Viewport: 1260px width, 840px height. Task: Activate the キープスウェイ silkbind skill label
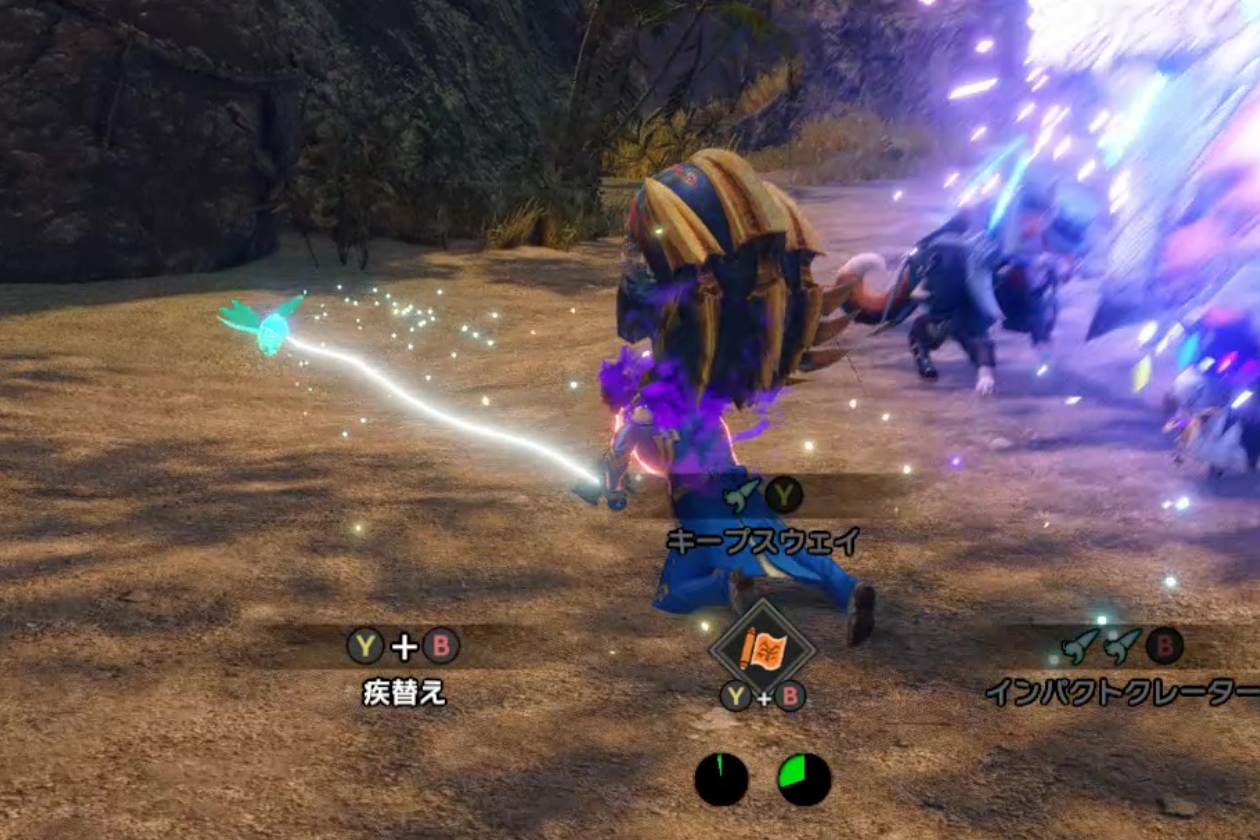[x=763, y=541]
